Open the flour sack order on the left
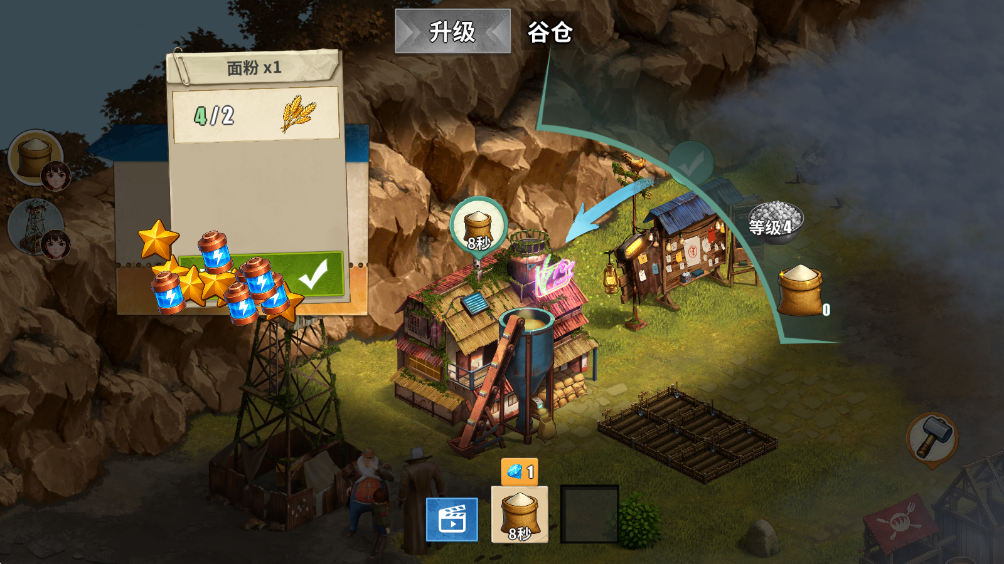This screenshot has height=564, width=1004. [x=36, y=157]
